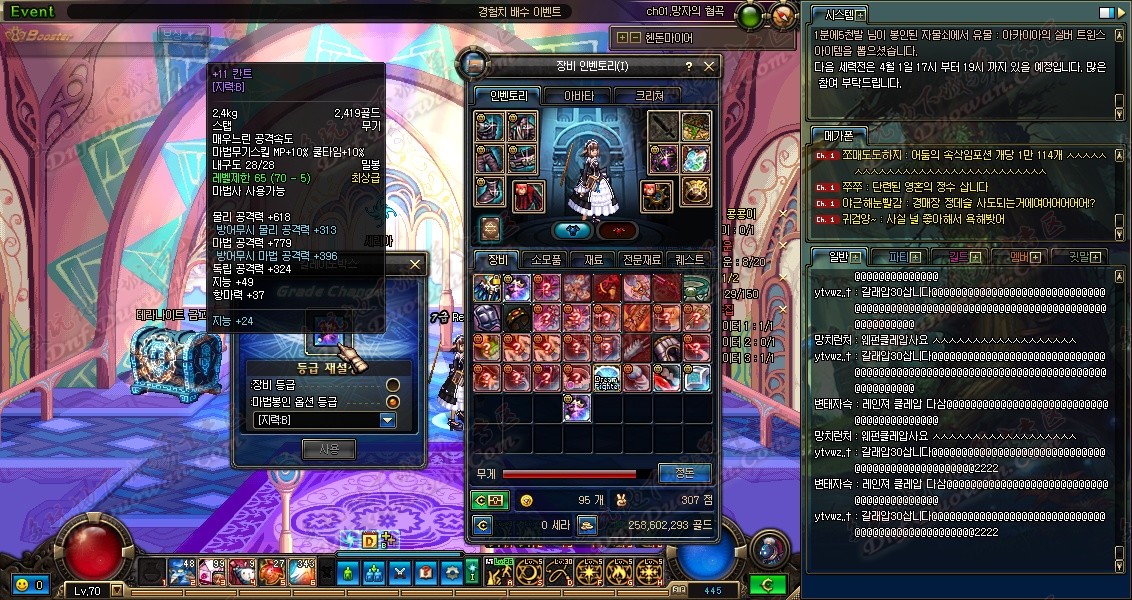The height and width of the screenshot is (600, 1132).
Task: Open the [지력:B] grade dropdown
Action: (387, 420)
